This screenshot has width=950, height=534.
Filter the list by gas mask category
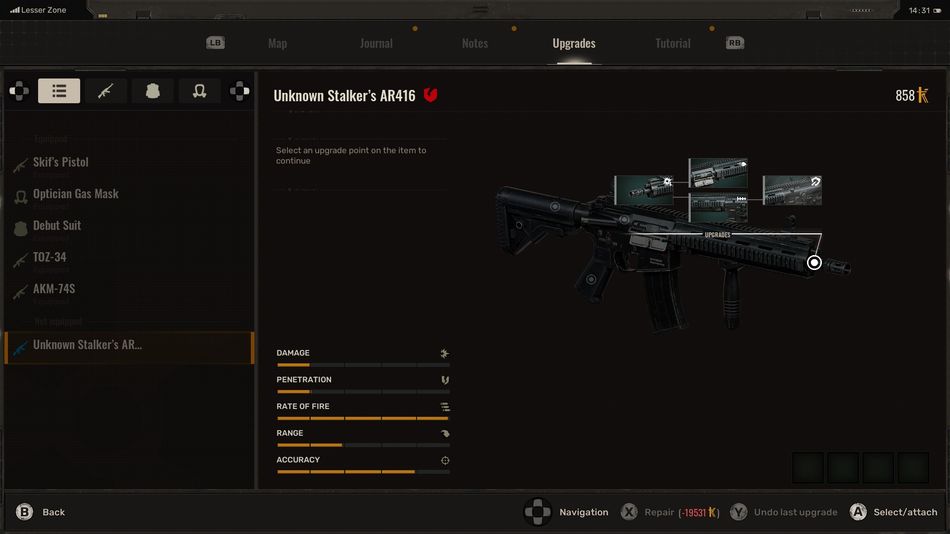click(199, 91)
